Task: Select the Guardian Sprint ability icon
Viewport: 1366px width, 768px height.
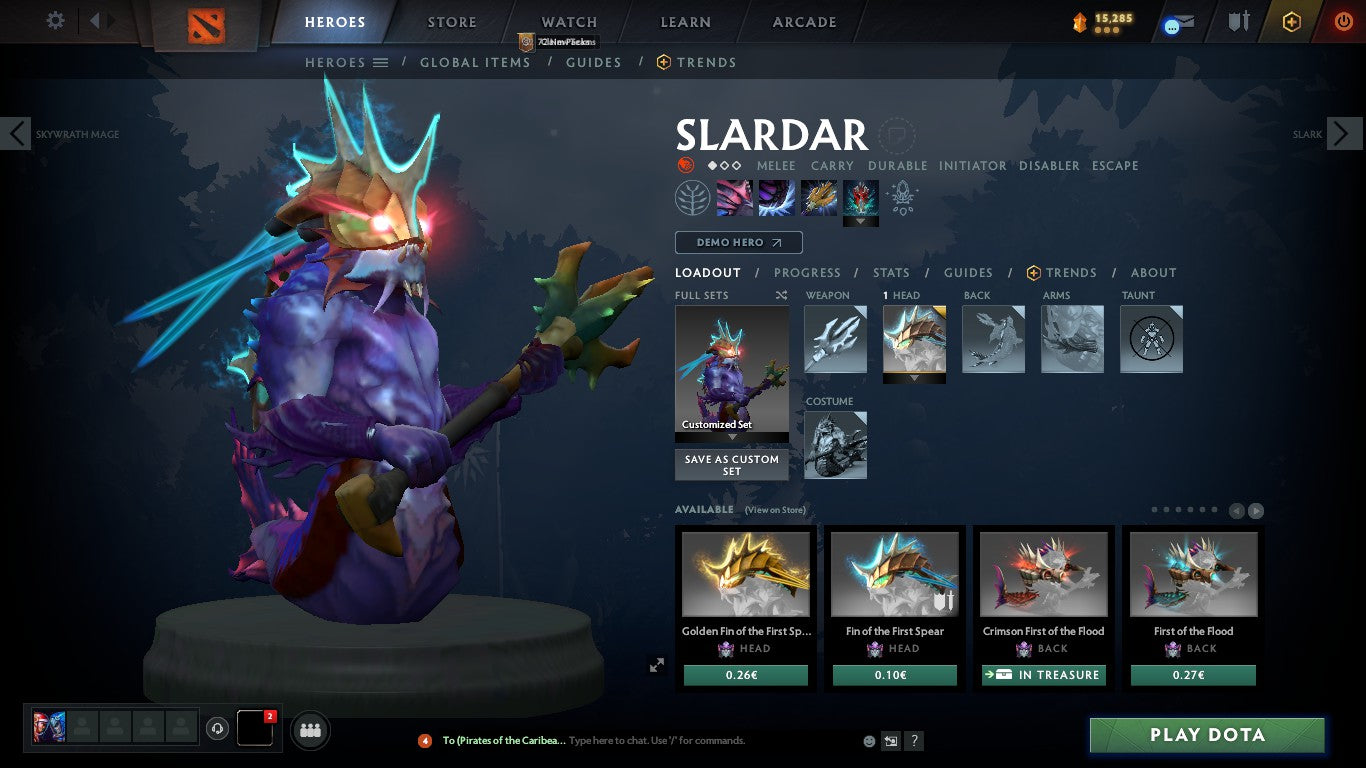Action: coord(734,196)
